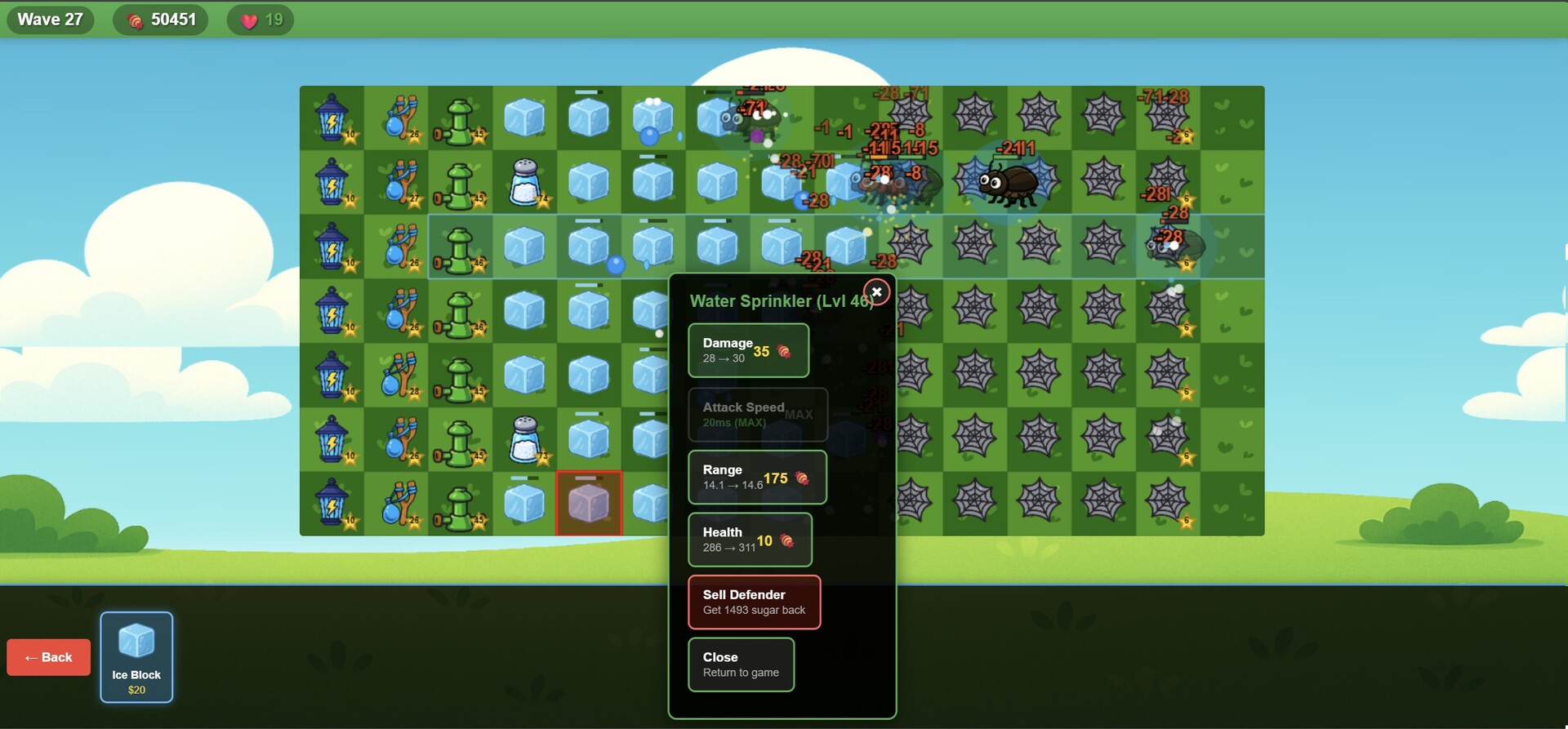Viewport: 1568px width, 729px height.
Task: Sell Defender to get 1493 sugar back
Action: point(753,602)
